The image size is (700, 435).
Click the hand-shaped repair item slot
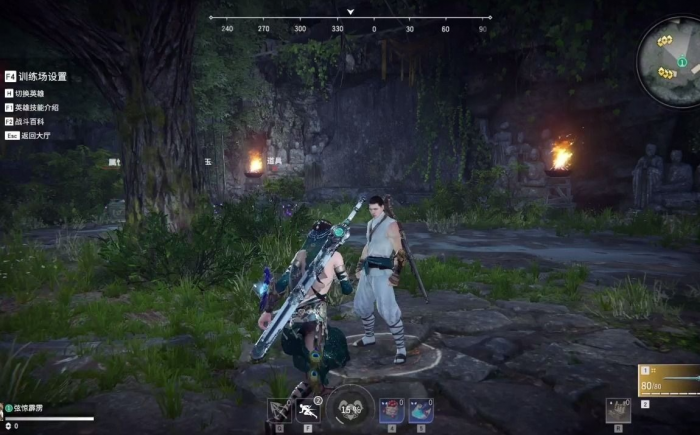click(618, 410)
